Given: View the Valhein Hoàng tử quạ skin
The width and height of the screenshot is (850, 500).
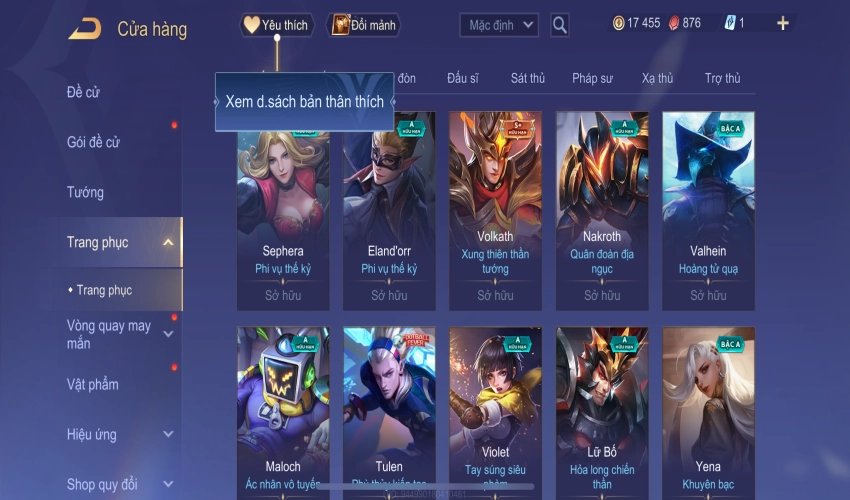Looking at the screenshot, I should pyautogui.click(x=708, y=210).
